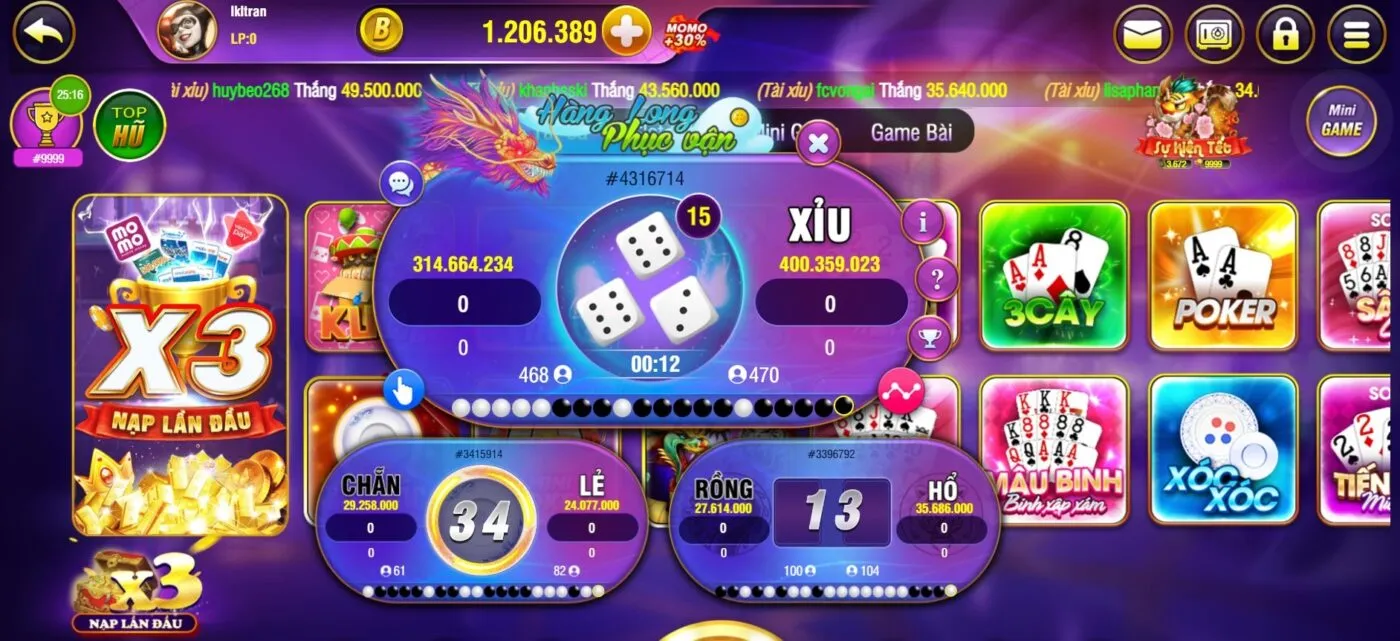This screenshot has height=641, width=1400.
Task: Open the pink trend chart button
Action: [900, 391]
